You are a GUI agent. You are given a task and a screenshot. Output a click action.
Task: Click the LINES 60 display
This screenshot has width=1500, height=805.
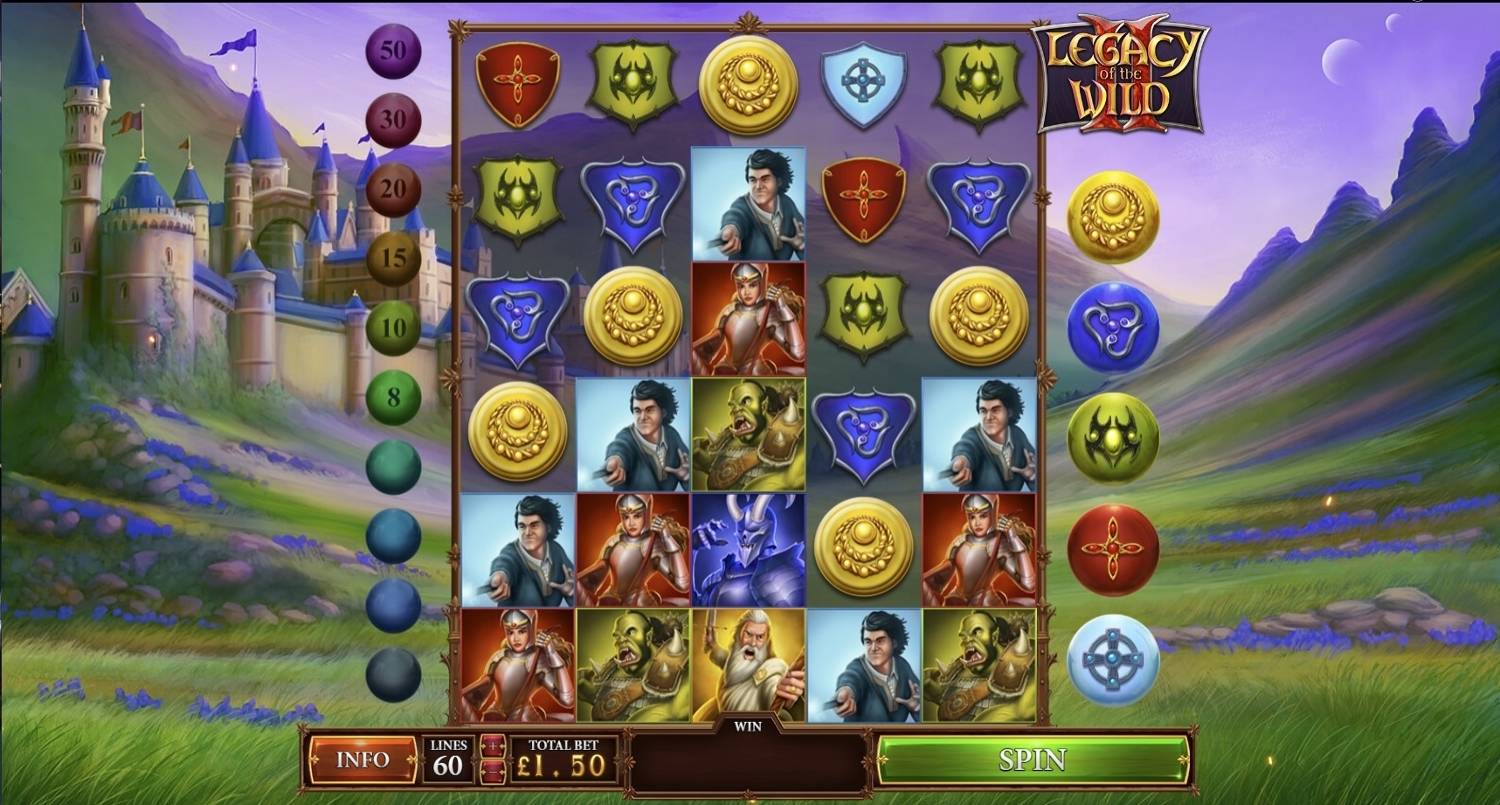(x=450, y=758)
